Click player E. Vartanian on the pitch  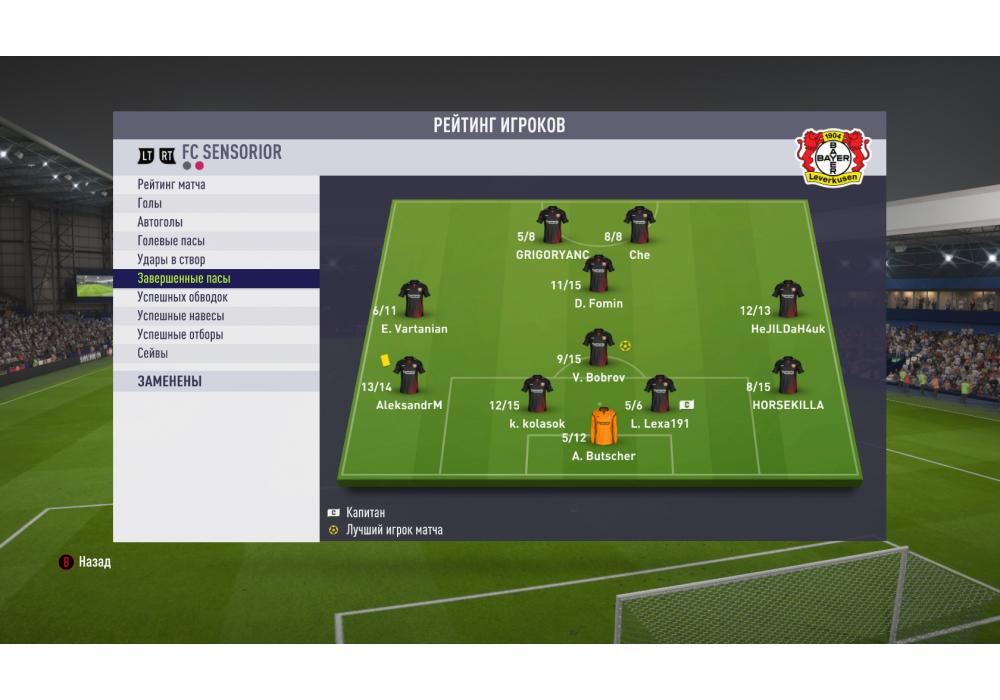pyautogui.click(x=414, y=299)
